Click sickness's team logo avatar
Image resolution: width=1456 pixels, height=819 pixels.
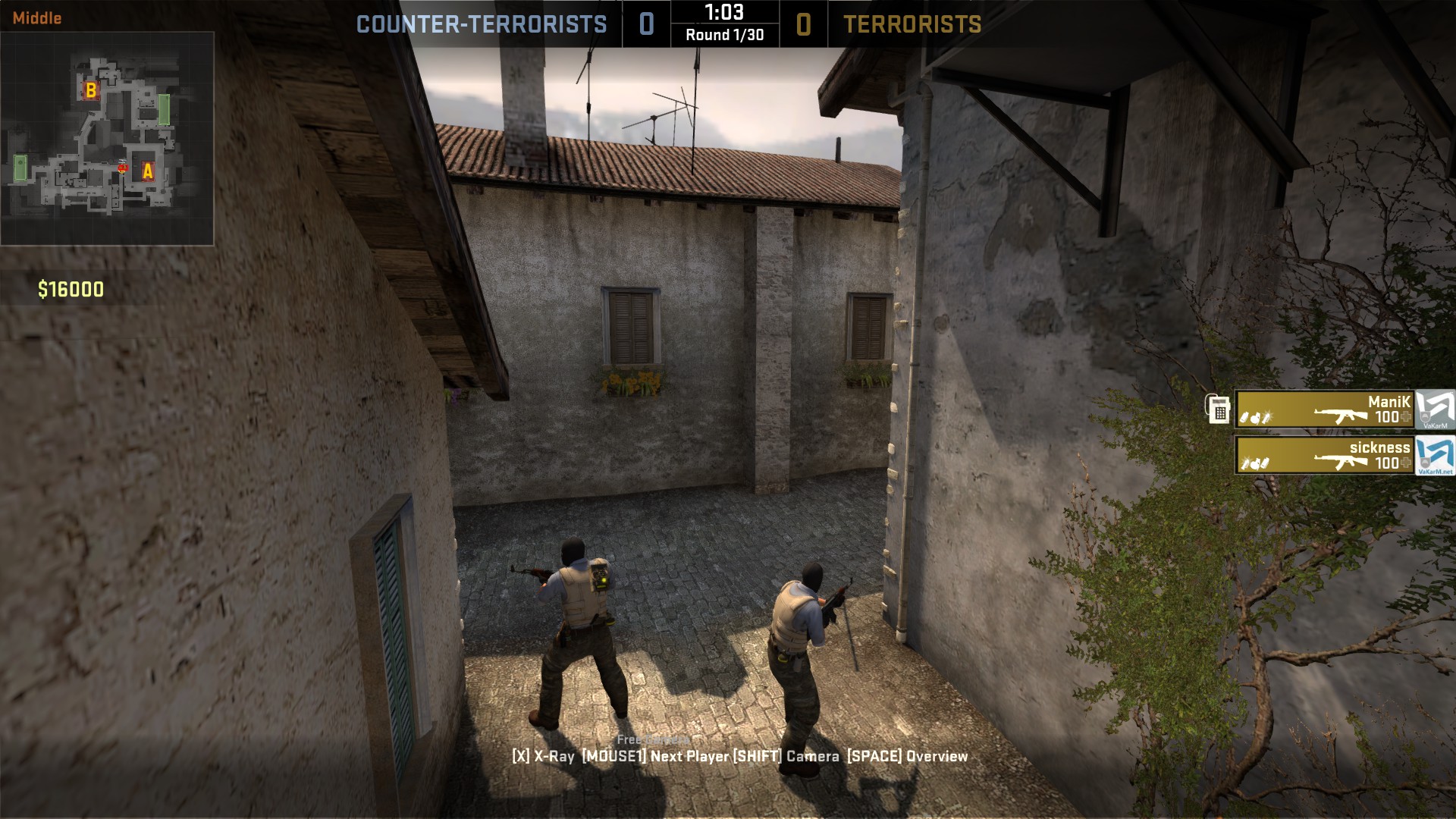coord(1435,456)
